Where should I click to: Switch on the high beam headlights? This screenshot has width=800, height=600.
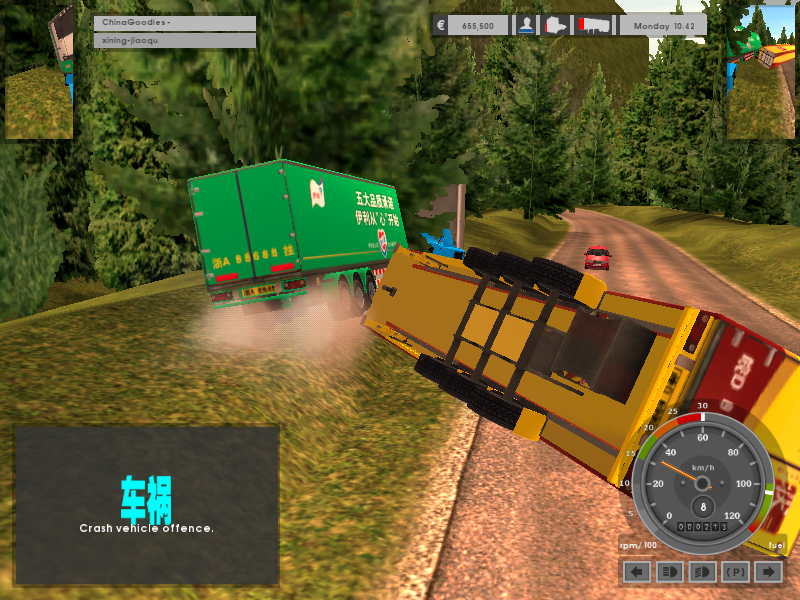[x=669, y=571]
